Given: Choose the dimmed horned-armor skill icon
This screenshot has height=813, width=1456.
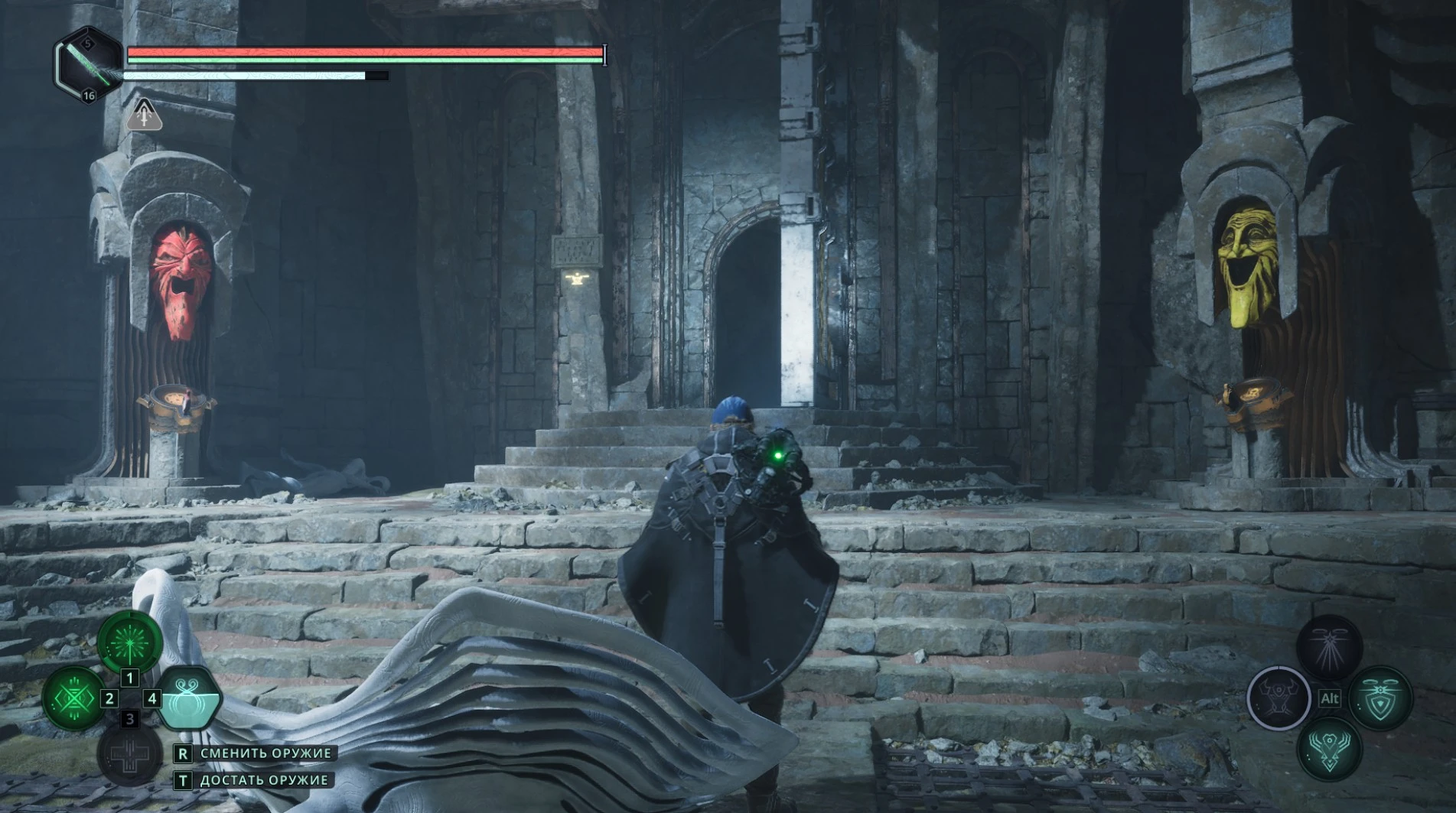Looking at the screenshot, I should 1278,698.
